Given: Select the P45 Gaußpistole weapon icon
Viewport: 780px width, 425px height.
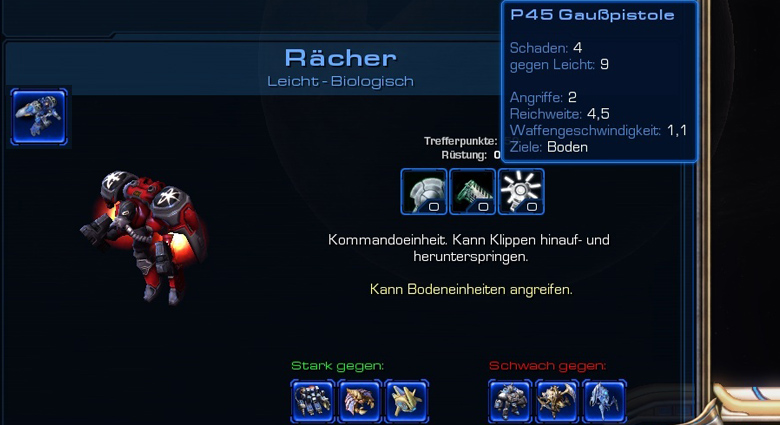Looking at the screenshot, I should pos(521,191).
